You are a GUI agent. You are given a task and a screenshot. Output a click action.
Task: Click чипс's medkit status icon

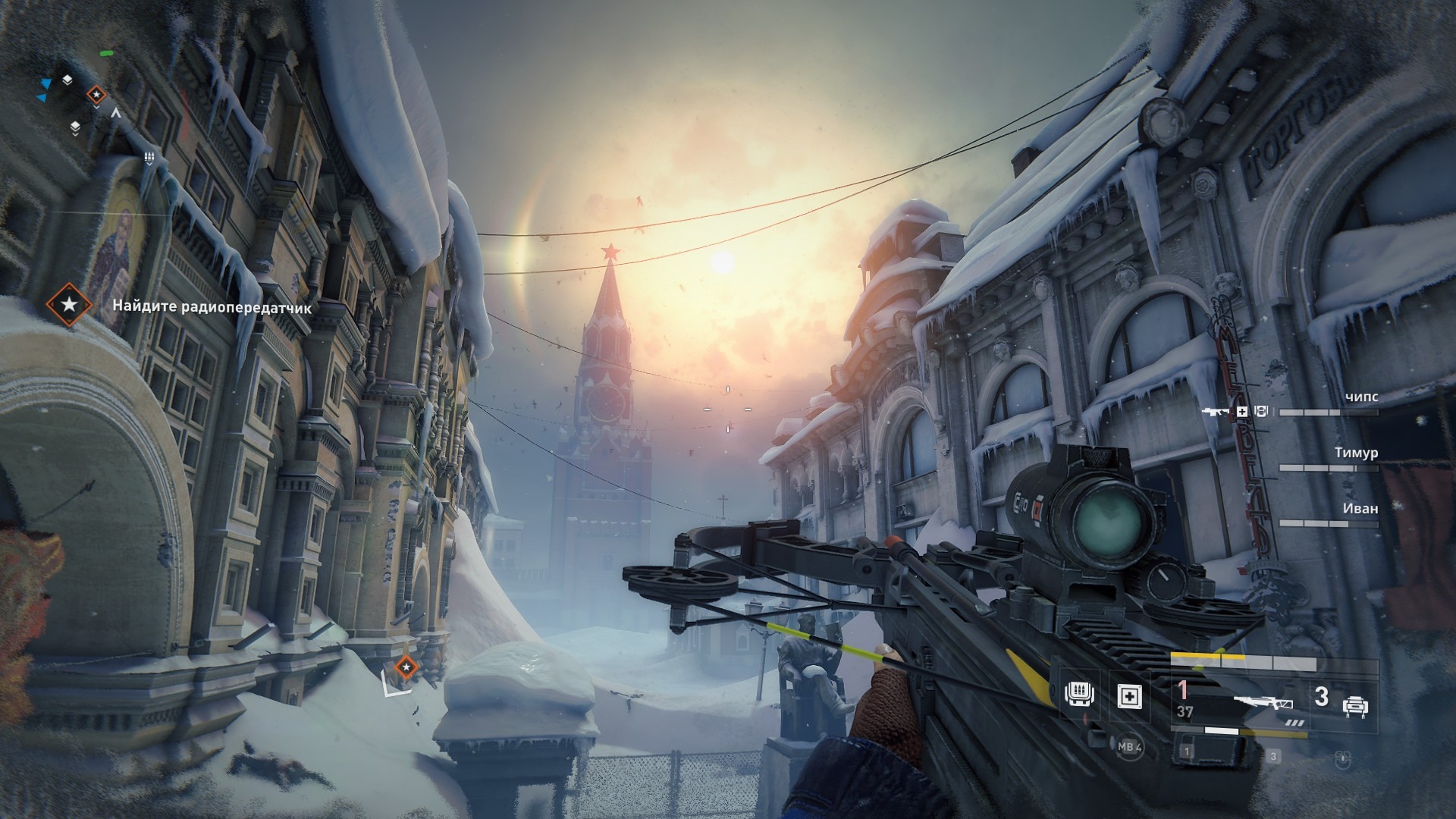click(x=1242, y=411)
